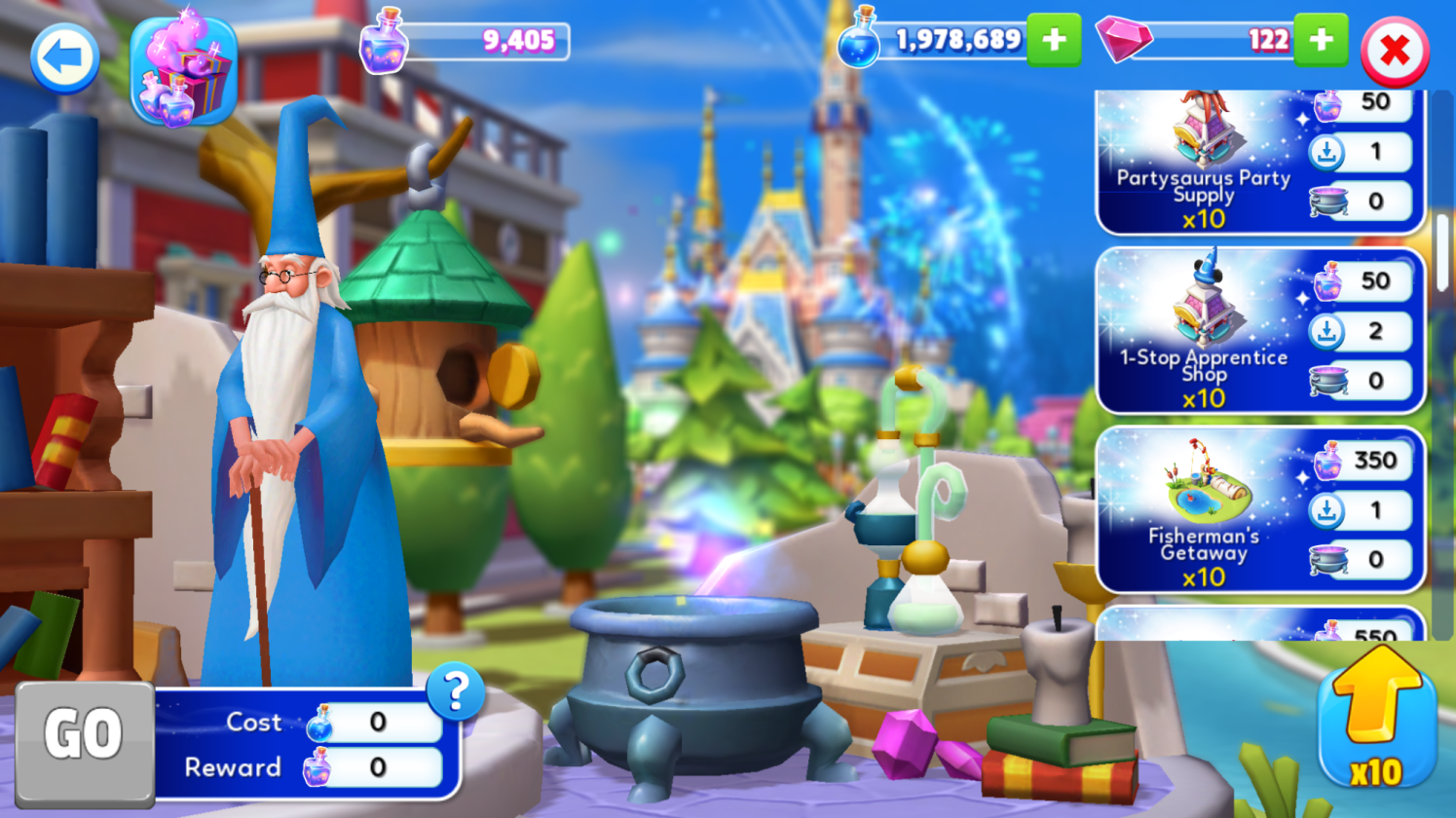
Task: Add more magic with the green plus
Action: point(1054,40)
